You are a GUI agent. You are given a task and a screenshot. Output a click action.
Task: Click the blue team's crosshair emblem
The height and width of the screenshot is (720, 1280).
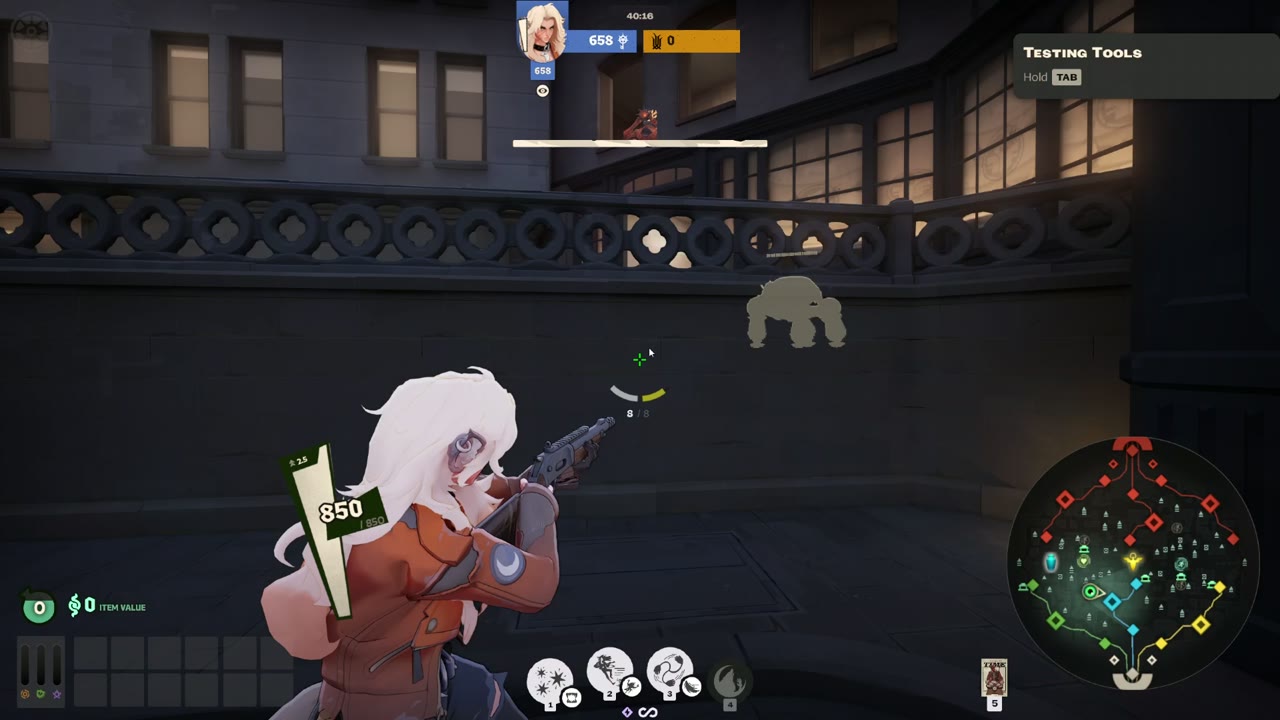tap(623, 41)
